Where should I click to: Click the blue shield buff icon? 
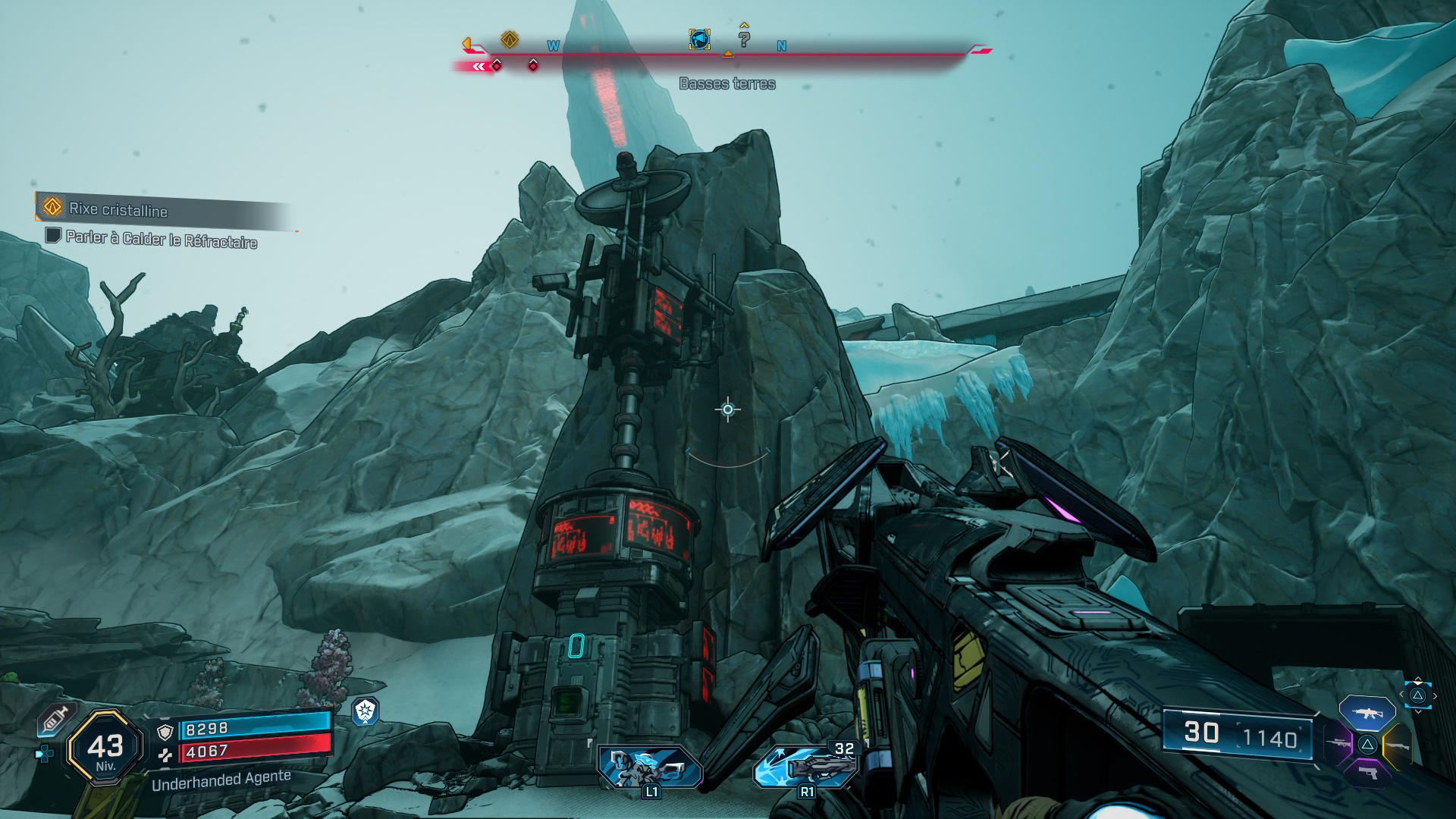(366, 711)
